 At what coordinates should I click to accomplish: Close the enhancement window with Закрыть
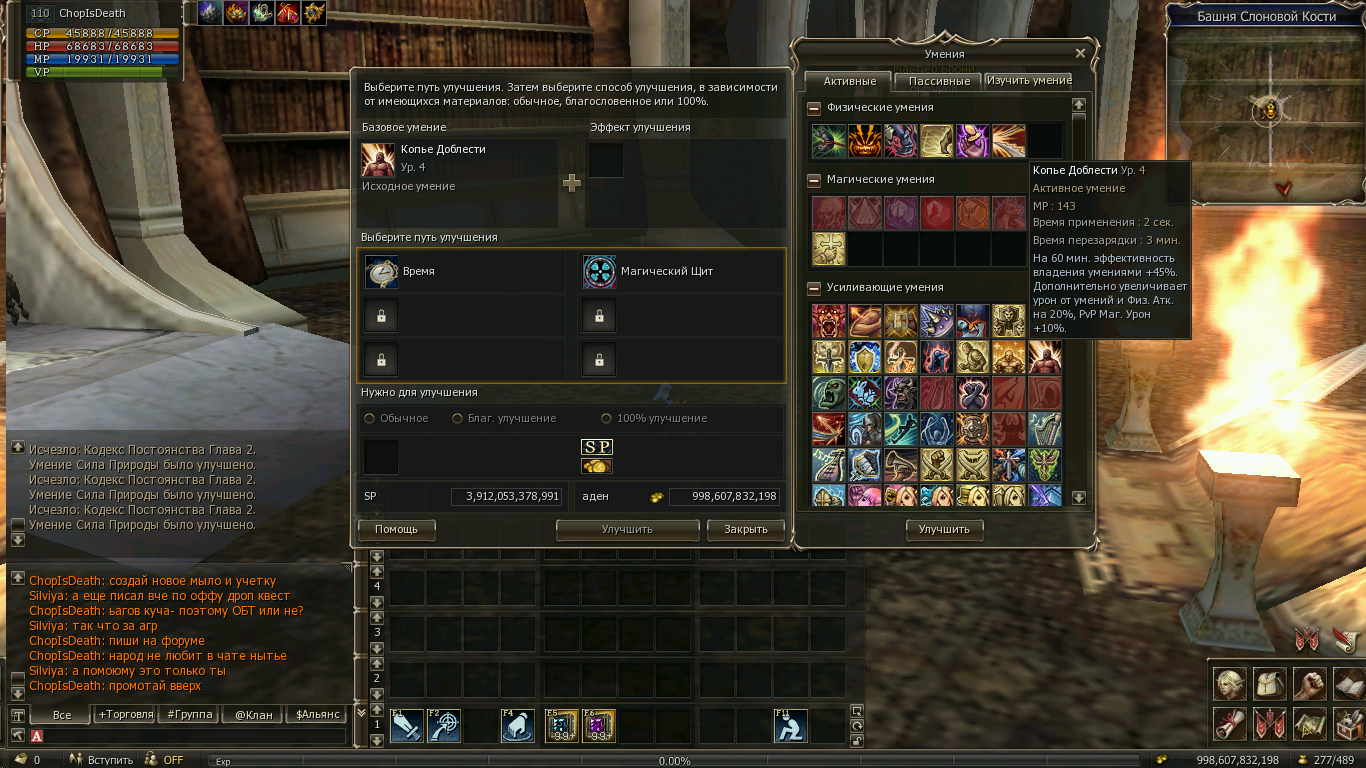click(x=745, y=529)
